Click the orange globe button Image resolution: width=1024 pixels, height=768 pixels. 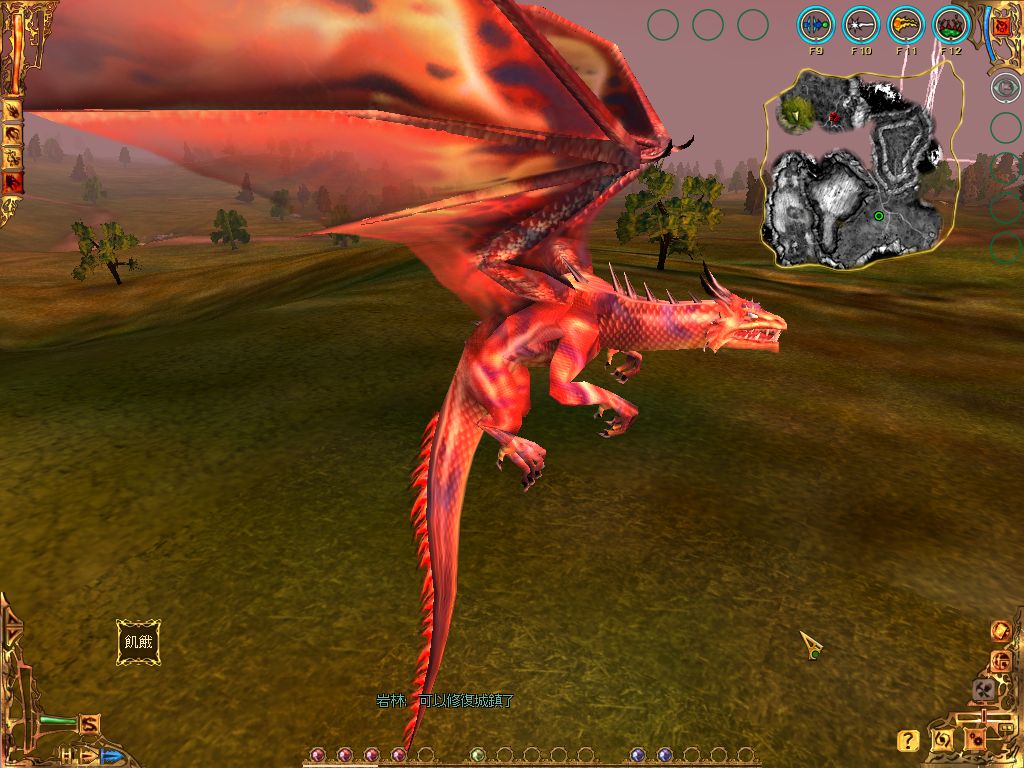(1000, 661)
